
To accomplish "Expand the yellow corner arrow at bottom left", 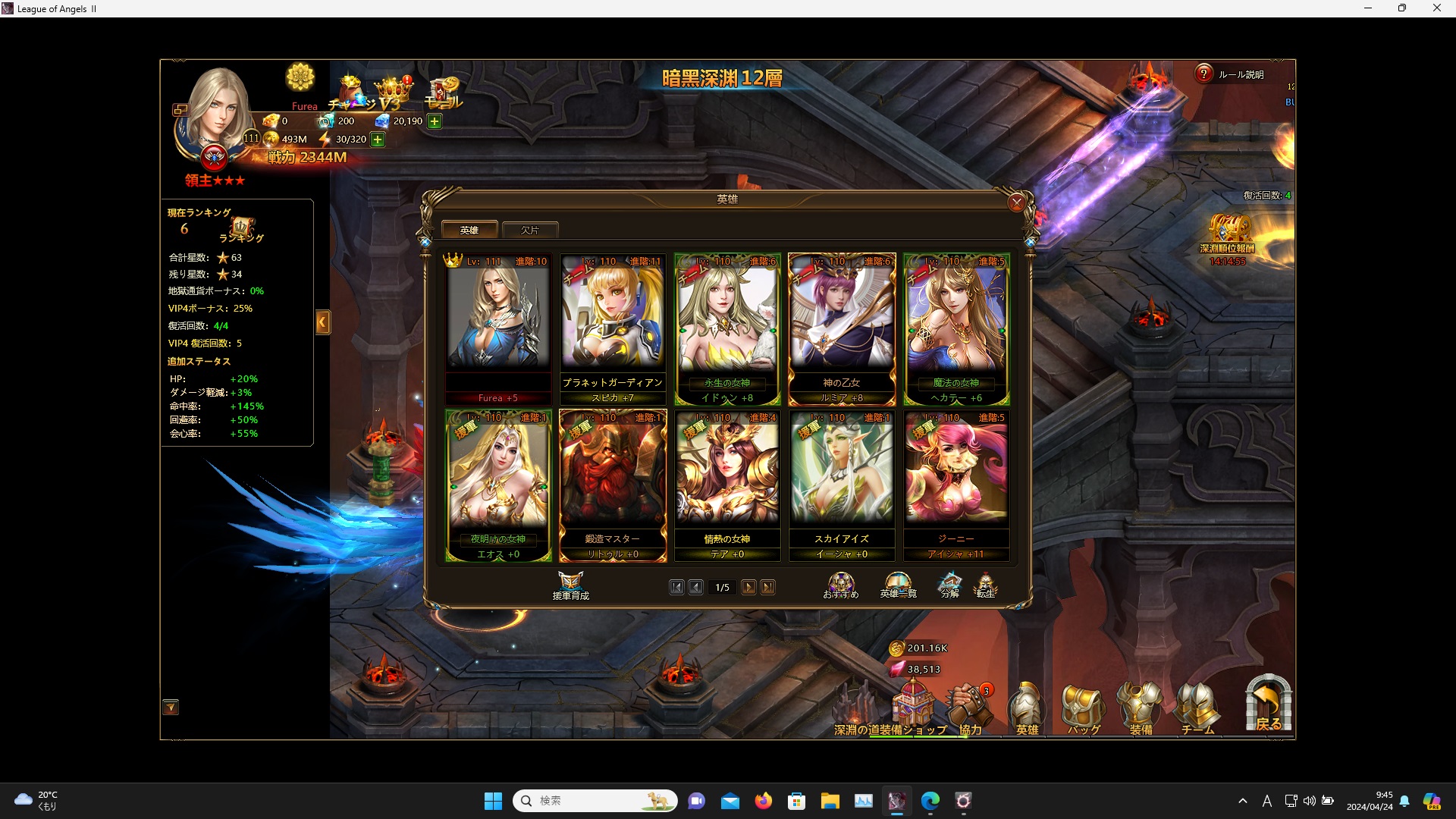I will pyautogui.click(x=171, y=707).
